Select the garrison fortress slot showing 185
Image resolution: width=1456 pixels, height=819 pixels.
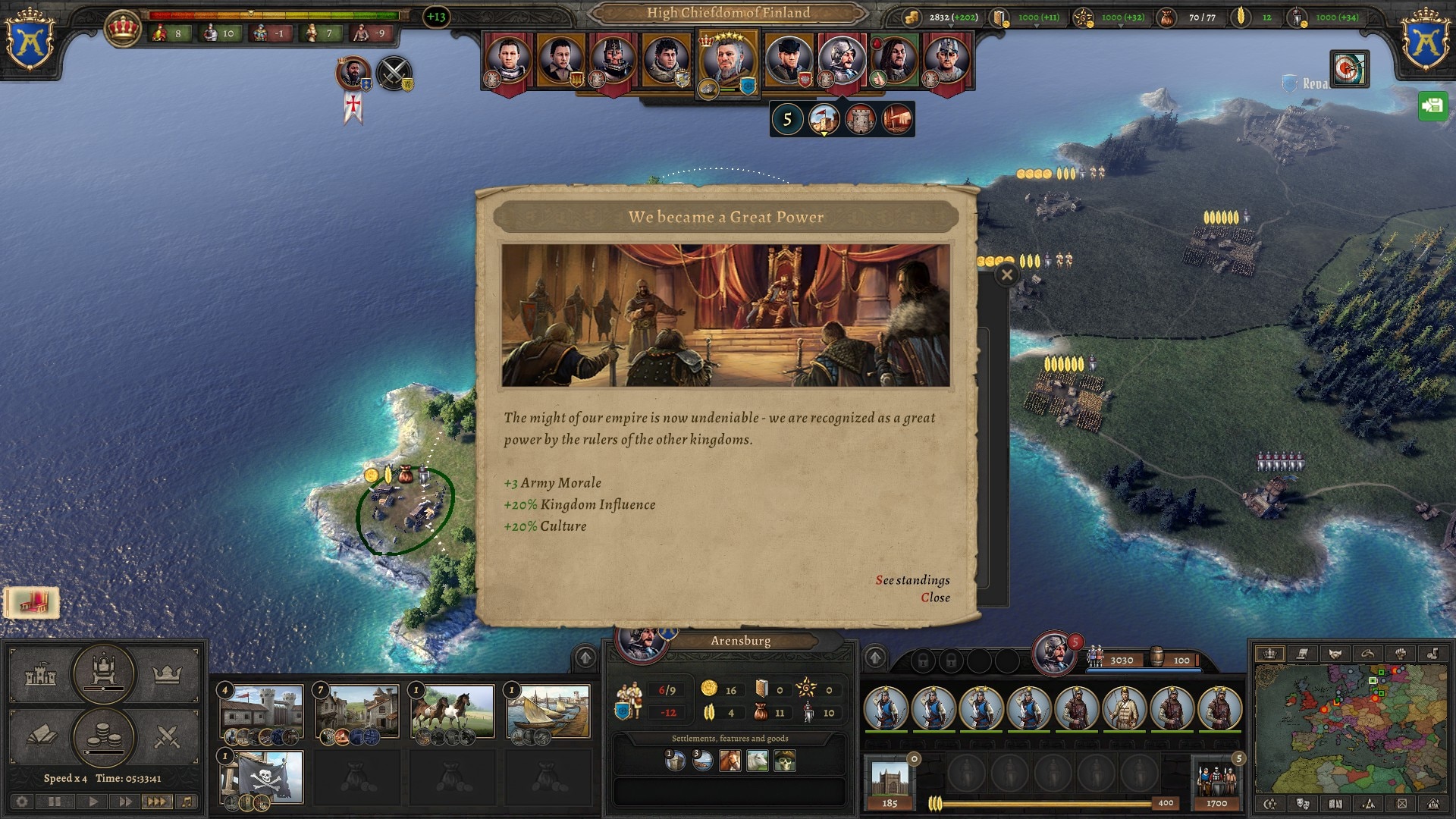pos(890,783)
